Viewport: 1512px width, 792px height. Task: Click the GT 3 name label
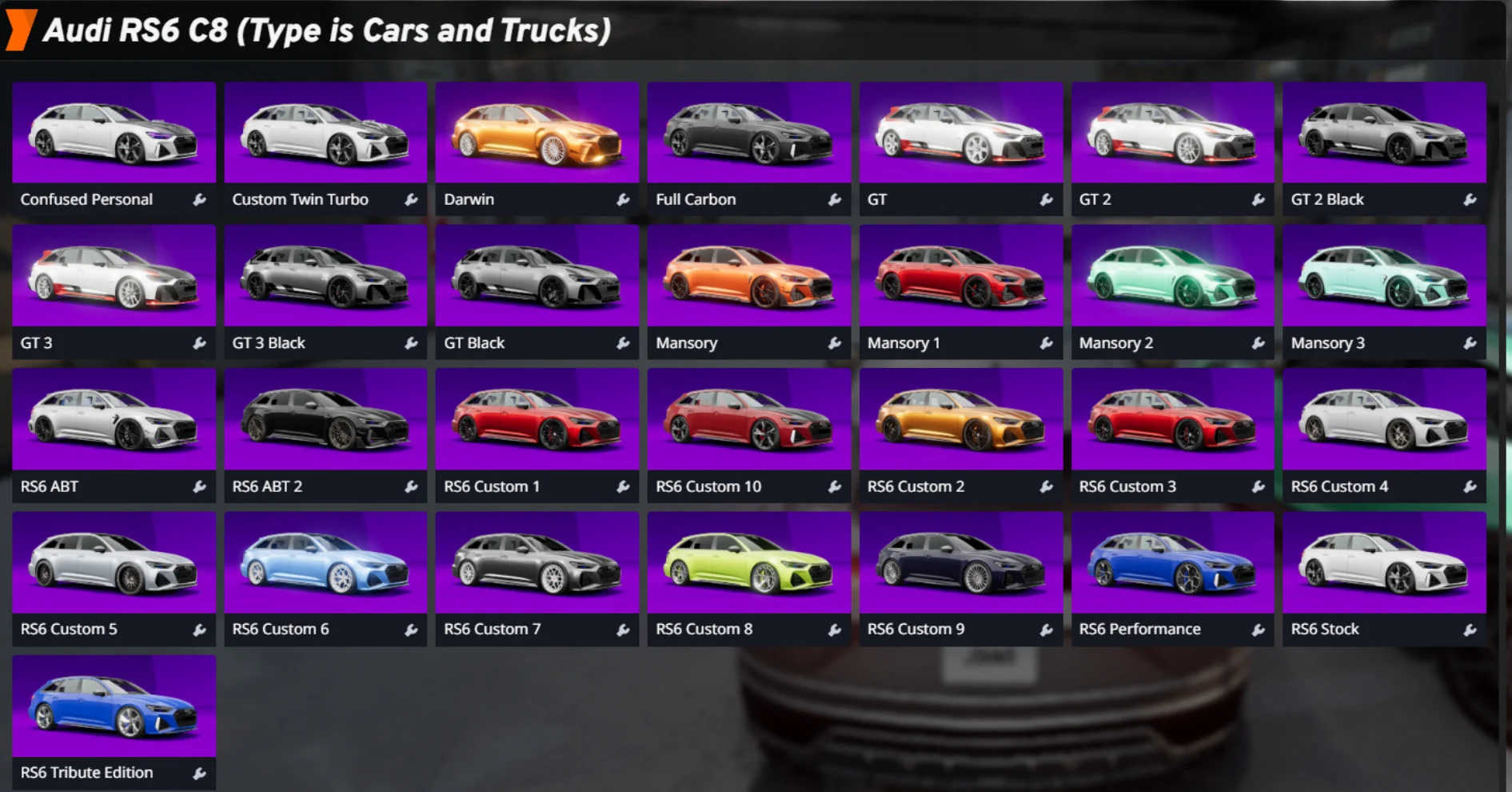click(37, 343)
